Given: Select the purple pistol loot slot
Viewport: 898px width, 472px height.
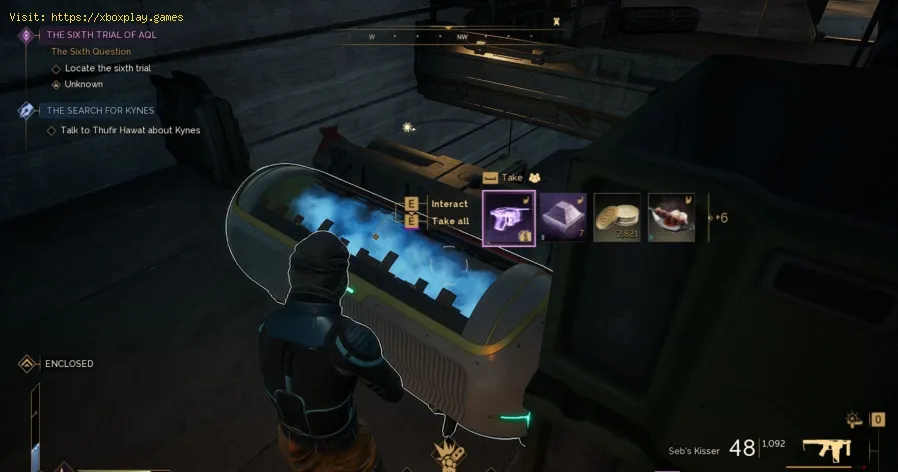Looking at the screenshot, I should 509,218.
